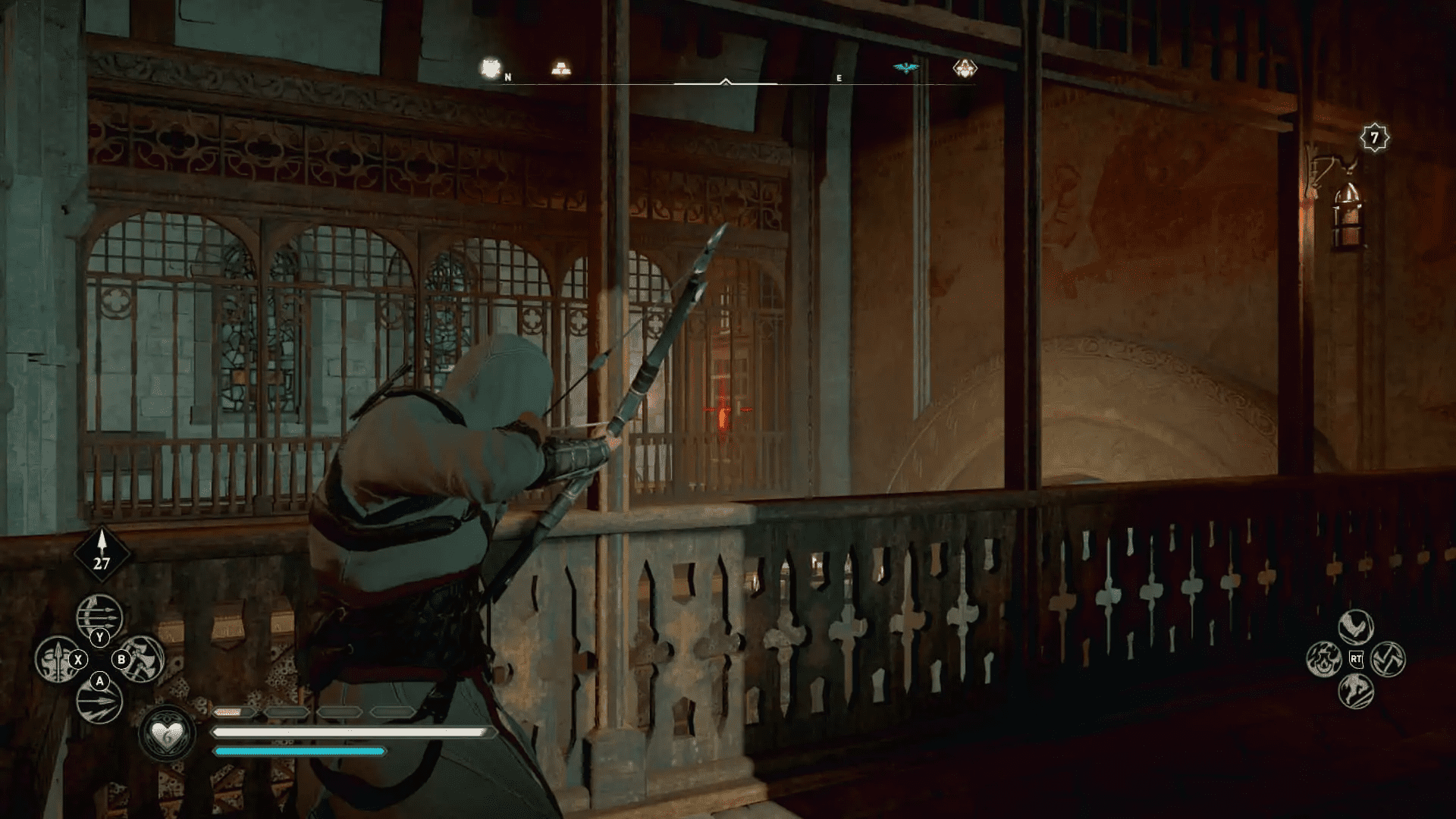1456x819 pixels.
Task: Click the N cardinal letter on the compass
Action: pyautogui.click(x=507, y=76)
